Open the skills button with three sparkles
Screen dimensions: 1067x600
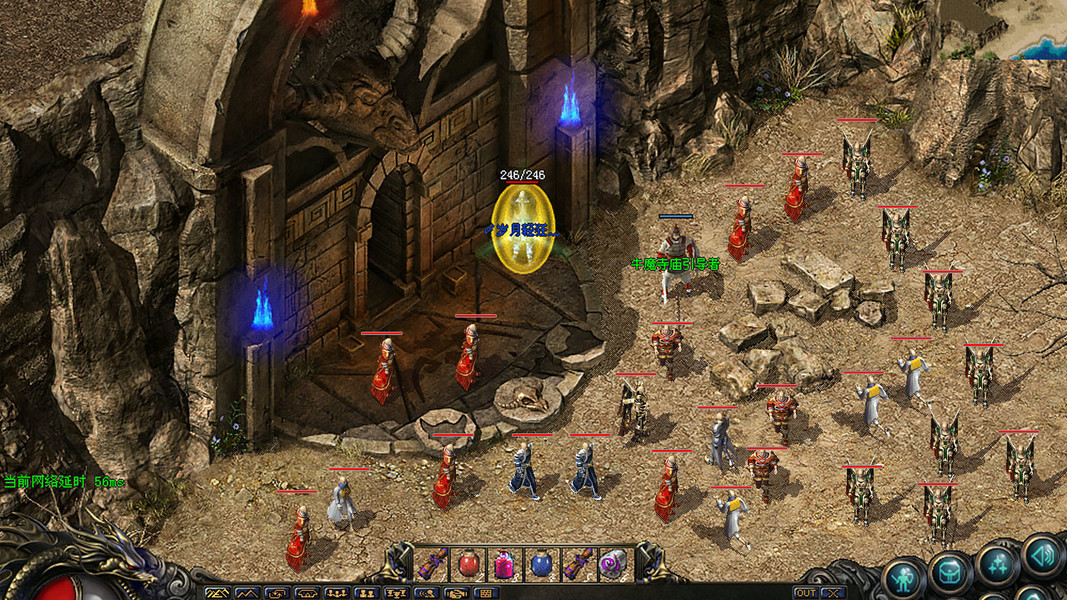pos(997,564)
